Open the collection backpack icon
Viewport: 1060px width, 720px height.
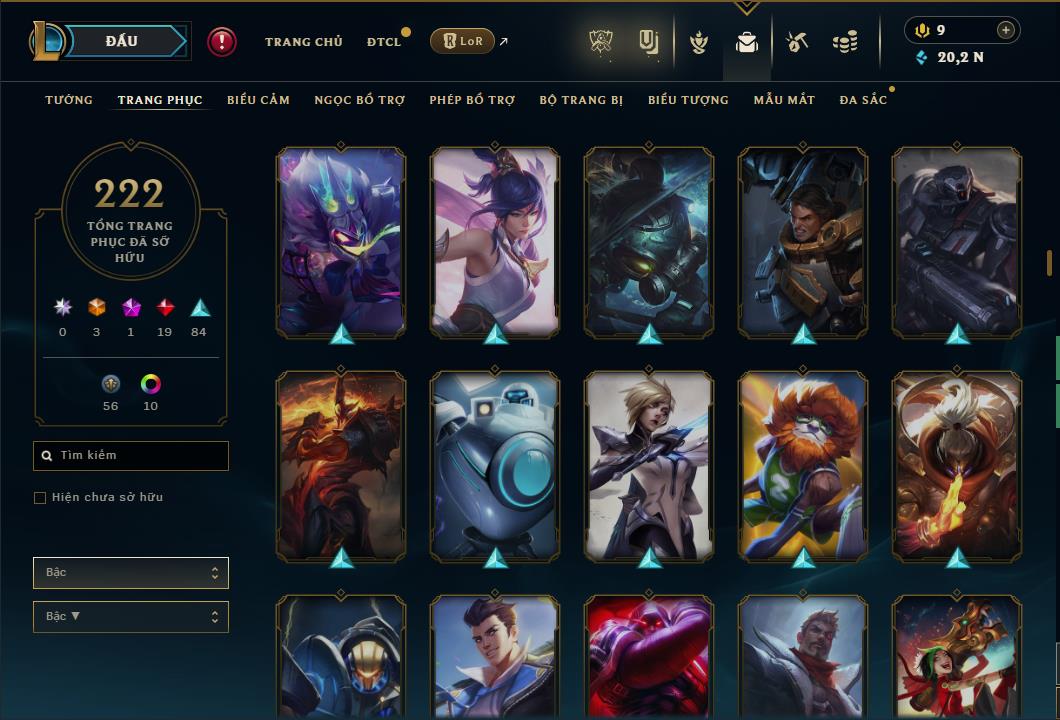pos(746,42)
